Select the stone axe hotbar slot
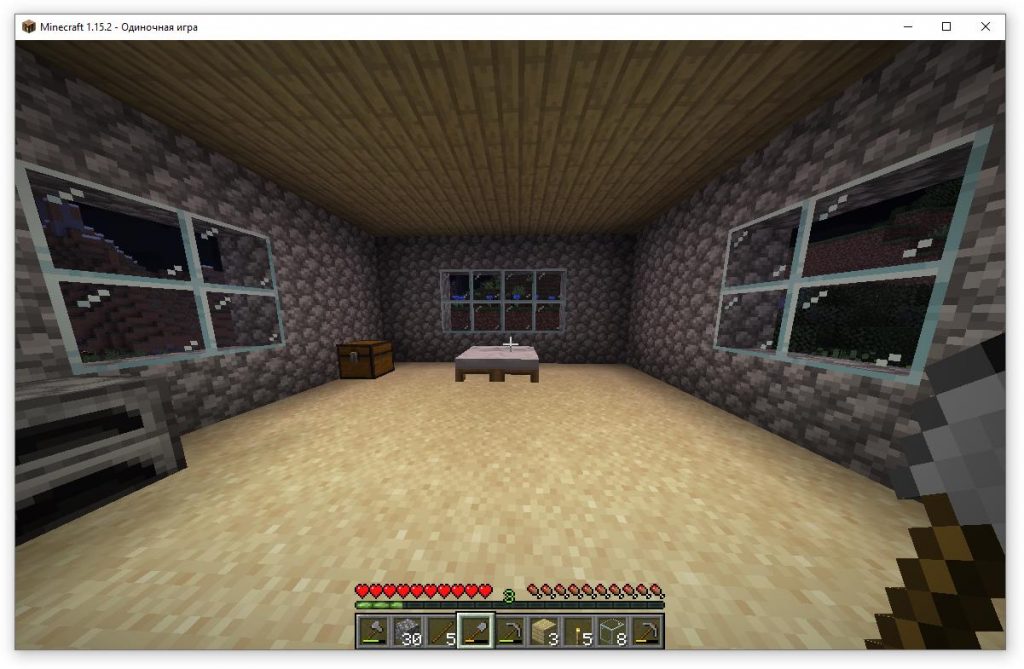 coord(373,630)
